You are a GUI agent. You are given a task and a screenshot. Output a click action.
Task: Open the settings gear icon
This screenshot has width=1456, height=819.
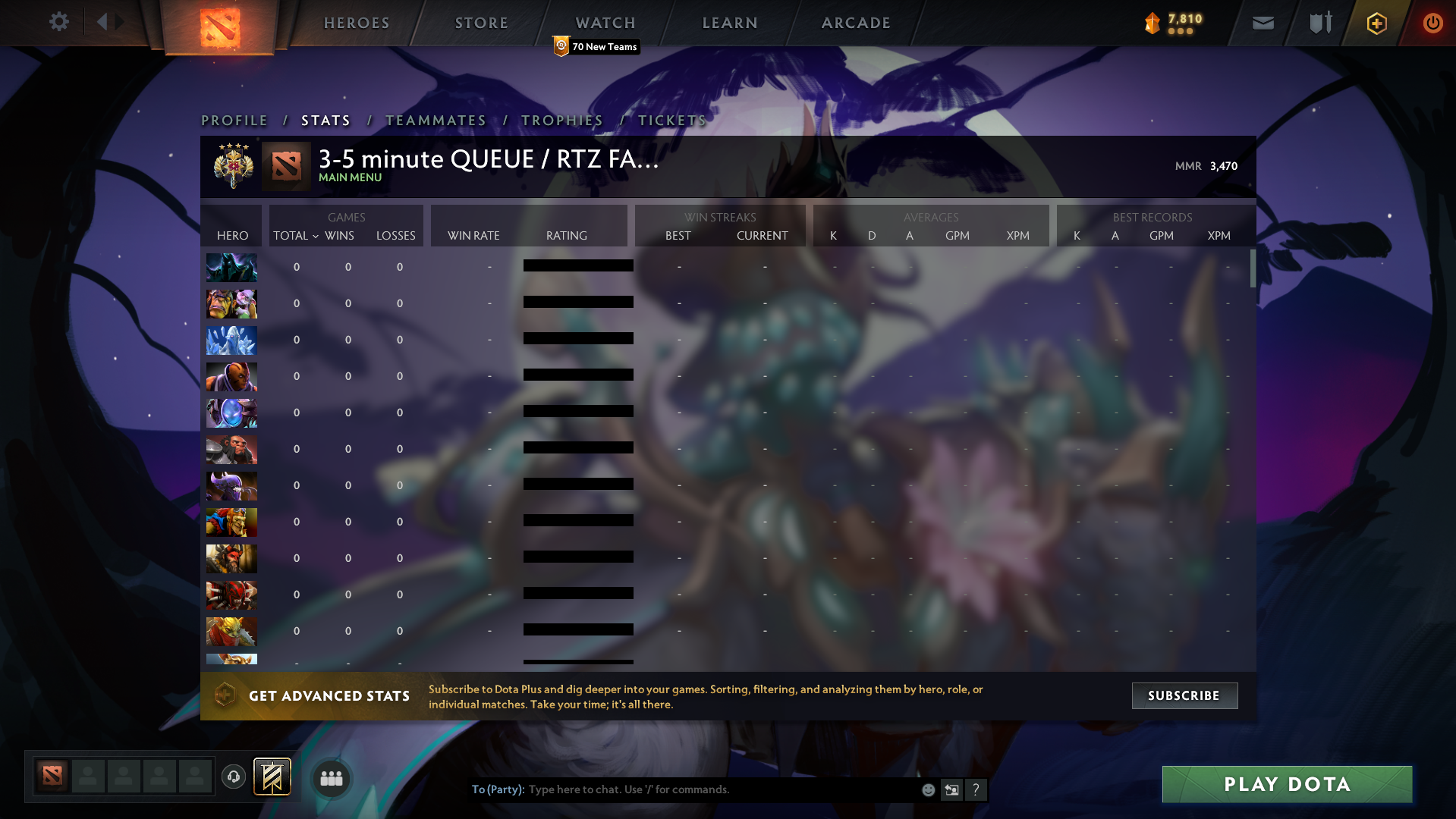tap(59, 22)
